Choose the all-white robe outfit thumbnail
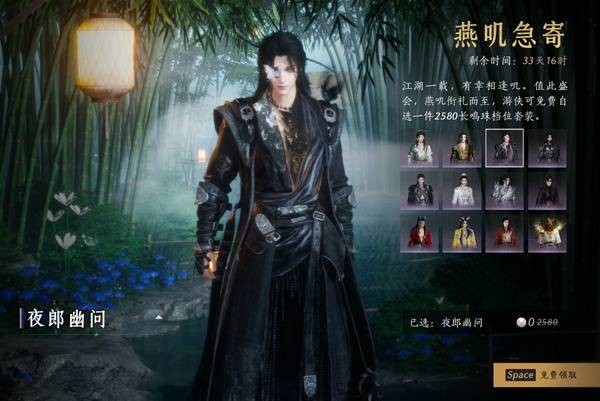600x401 pixels. 462,190
